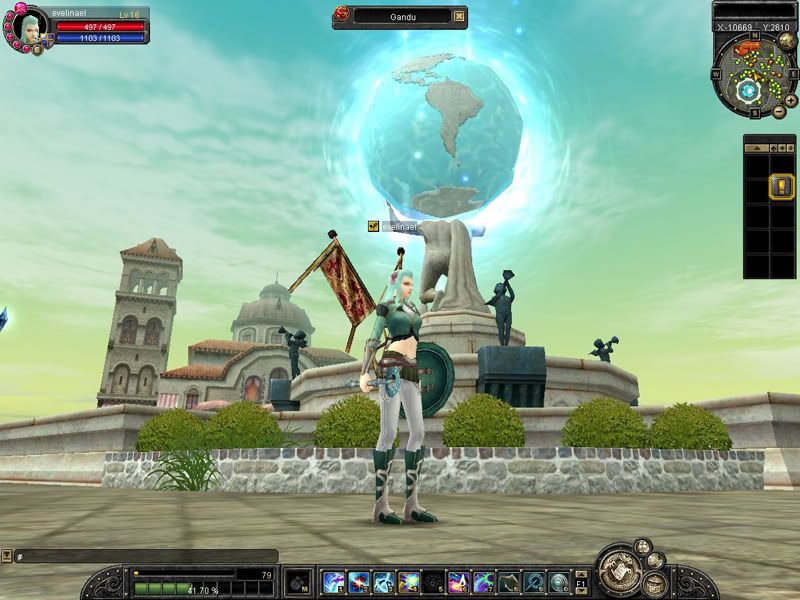Click the chat input field
The width and height of the screenshot is (800, 600).
pyautogui.click(x=145, y=556)
